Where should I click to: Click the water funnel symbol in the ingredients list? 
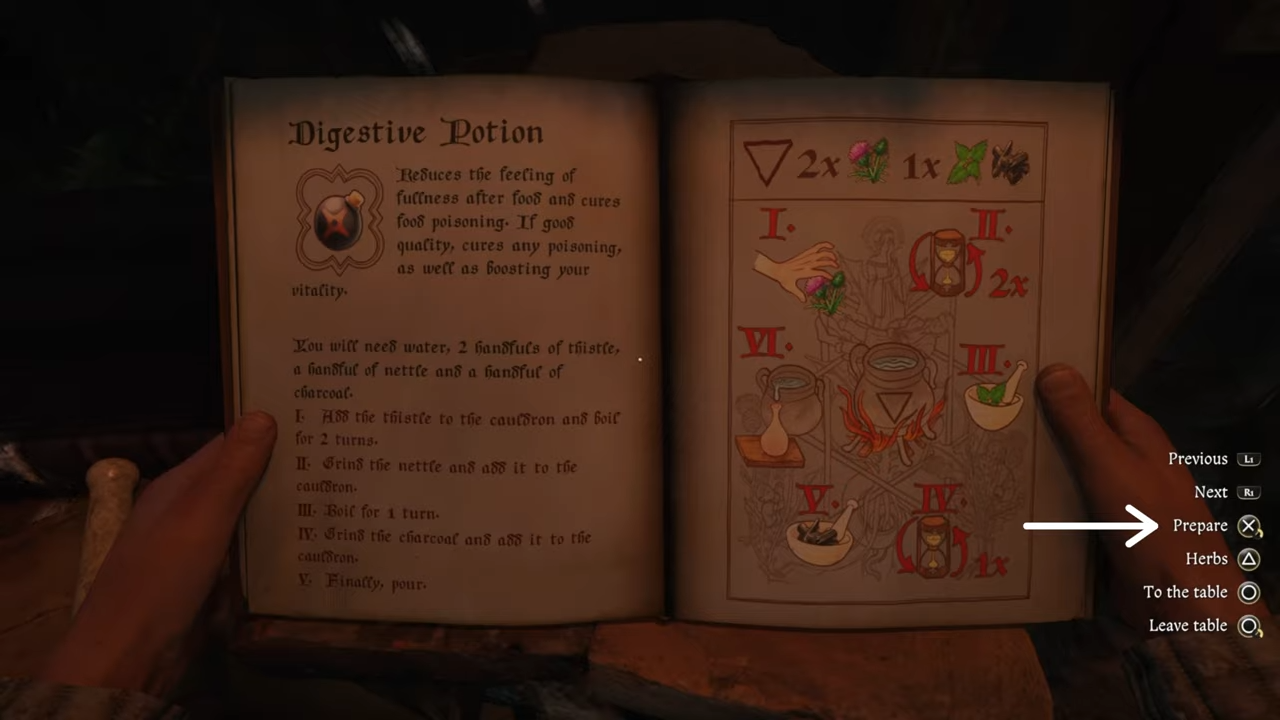click(x=768, y=163)
